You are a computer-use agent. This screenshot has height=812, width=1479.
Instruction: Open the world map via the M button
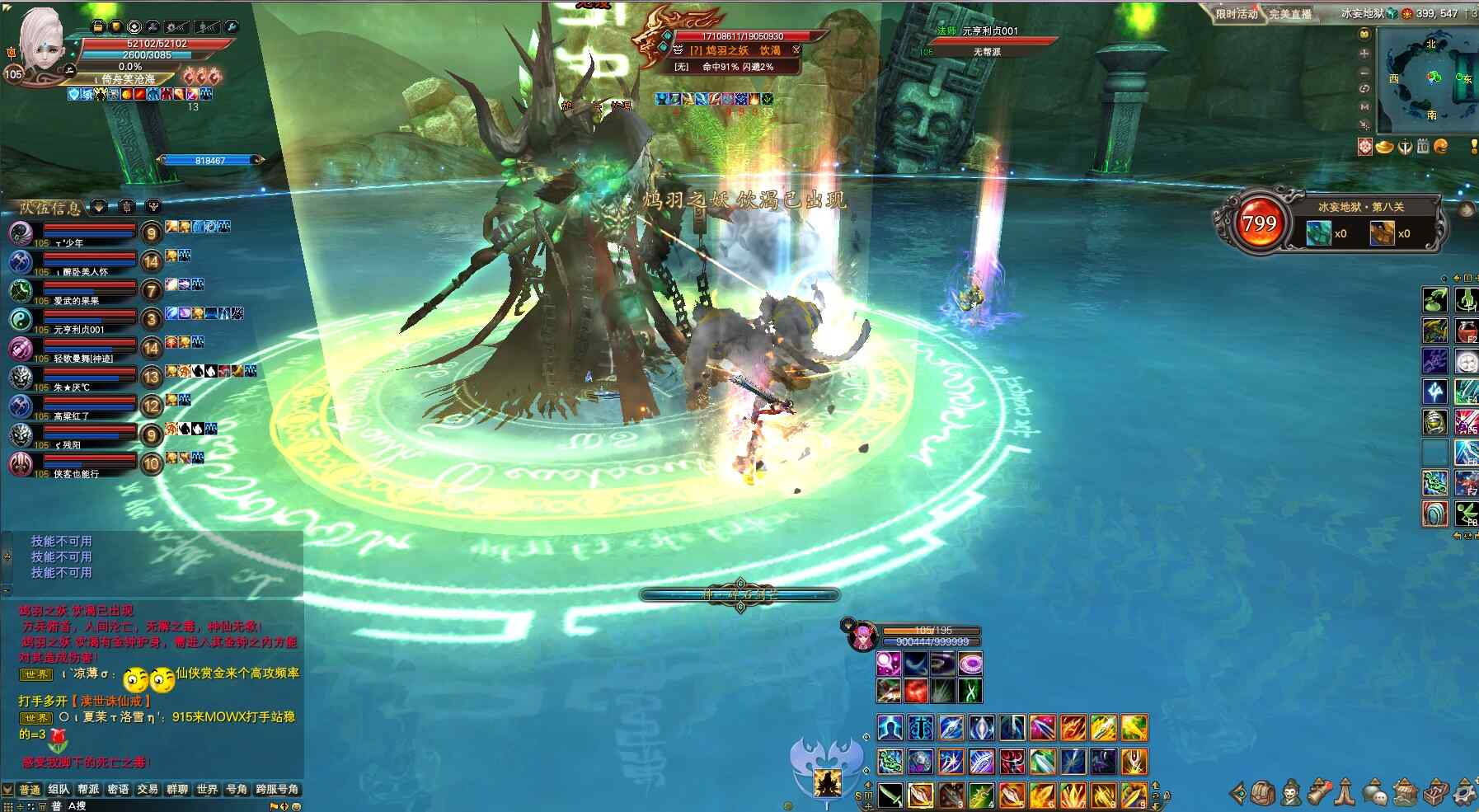[x=1364, y=106]
